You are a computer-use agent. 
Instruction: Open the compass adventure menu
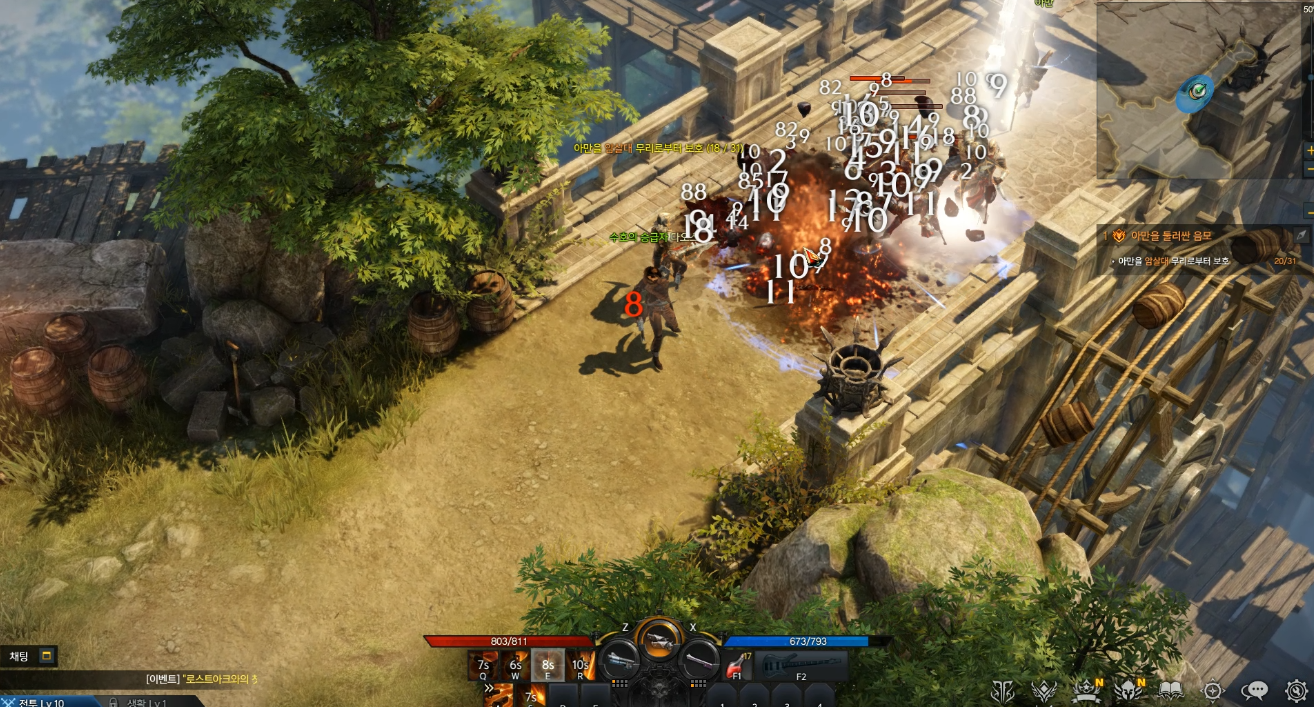(1213, 690)
